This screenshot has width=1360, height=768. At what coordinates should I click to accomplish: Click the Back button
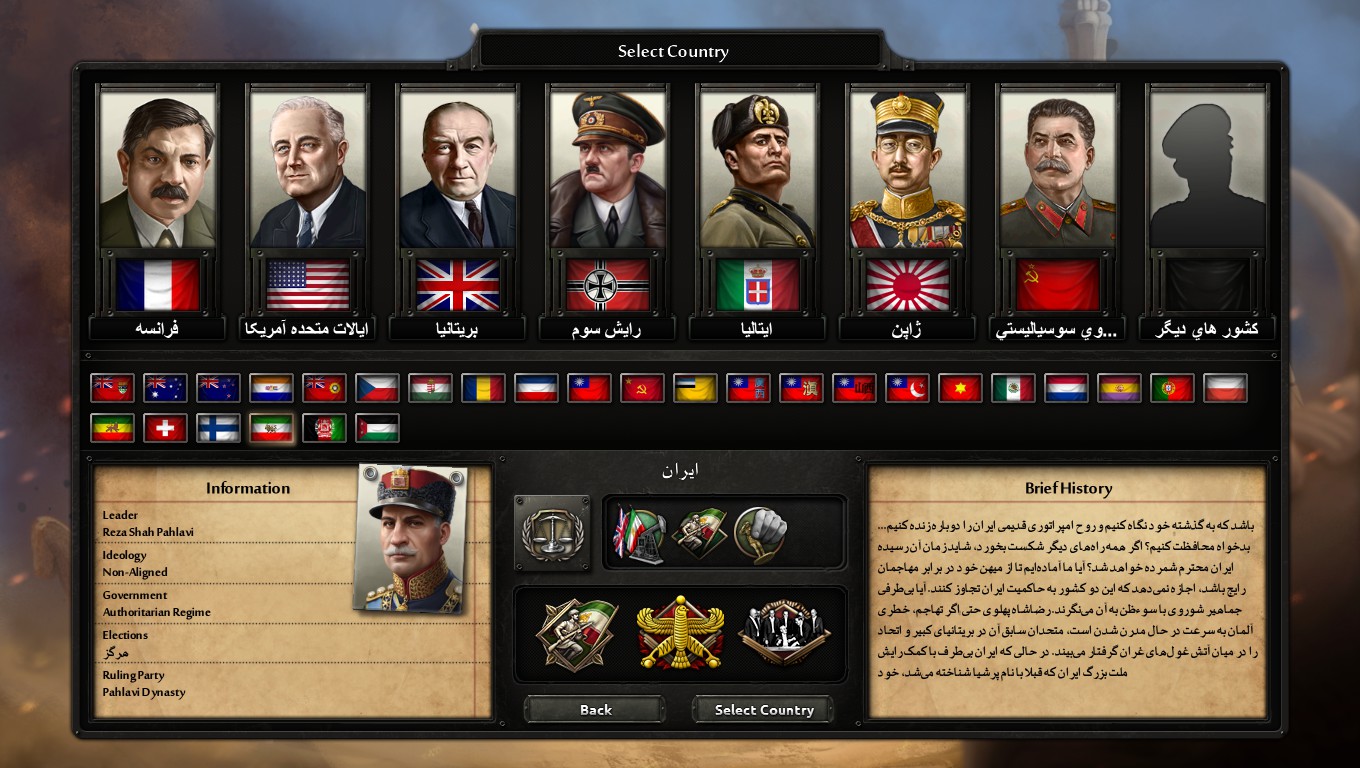point(595,710)
